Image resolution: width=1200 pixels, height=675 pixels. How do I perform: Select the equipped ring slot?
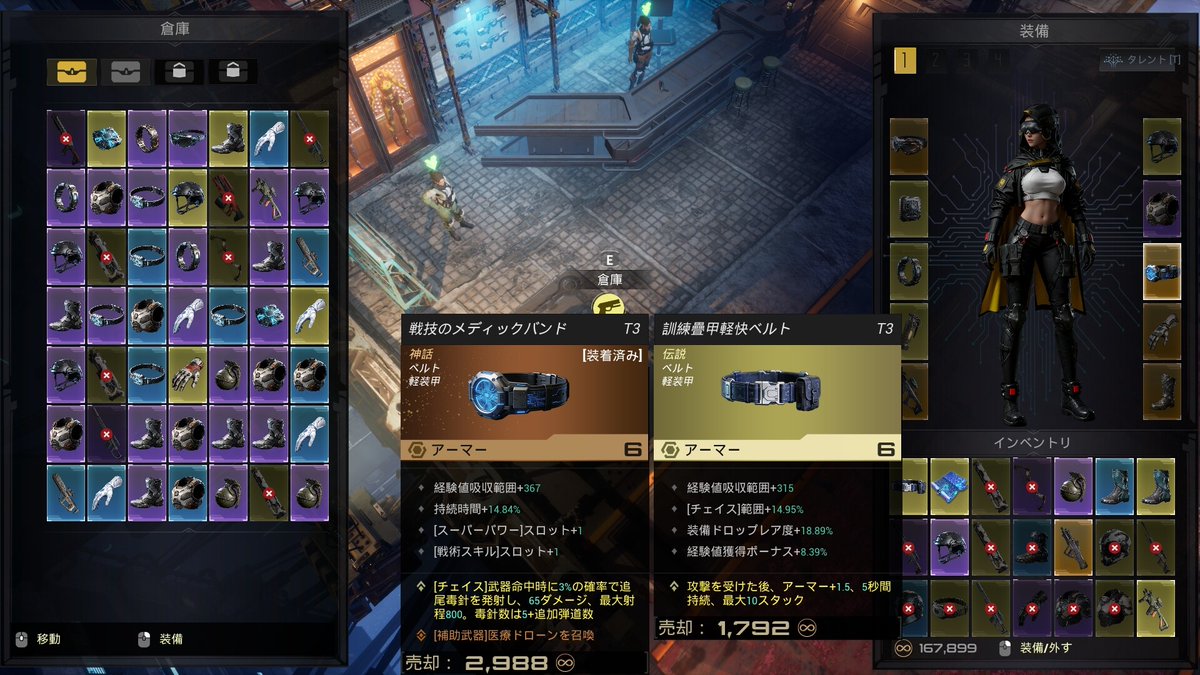click(x=909, y=271)
